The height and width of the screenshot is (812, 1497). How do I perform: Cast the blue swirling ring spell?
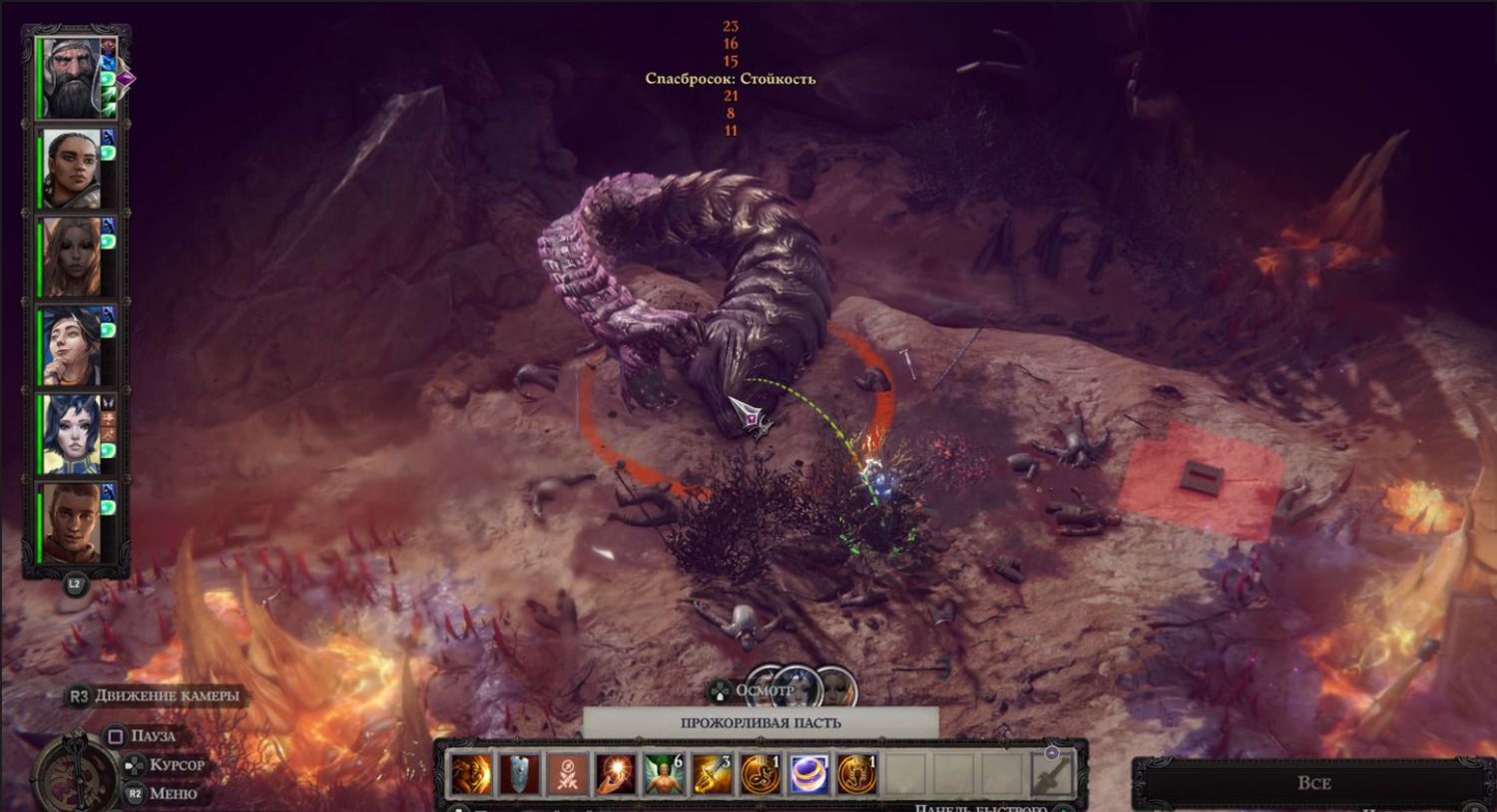point(807,775)
